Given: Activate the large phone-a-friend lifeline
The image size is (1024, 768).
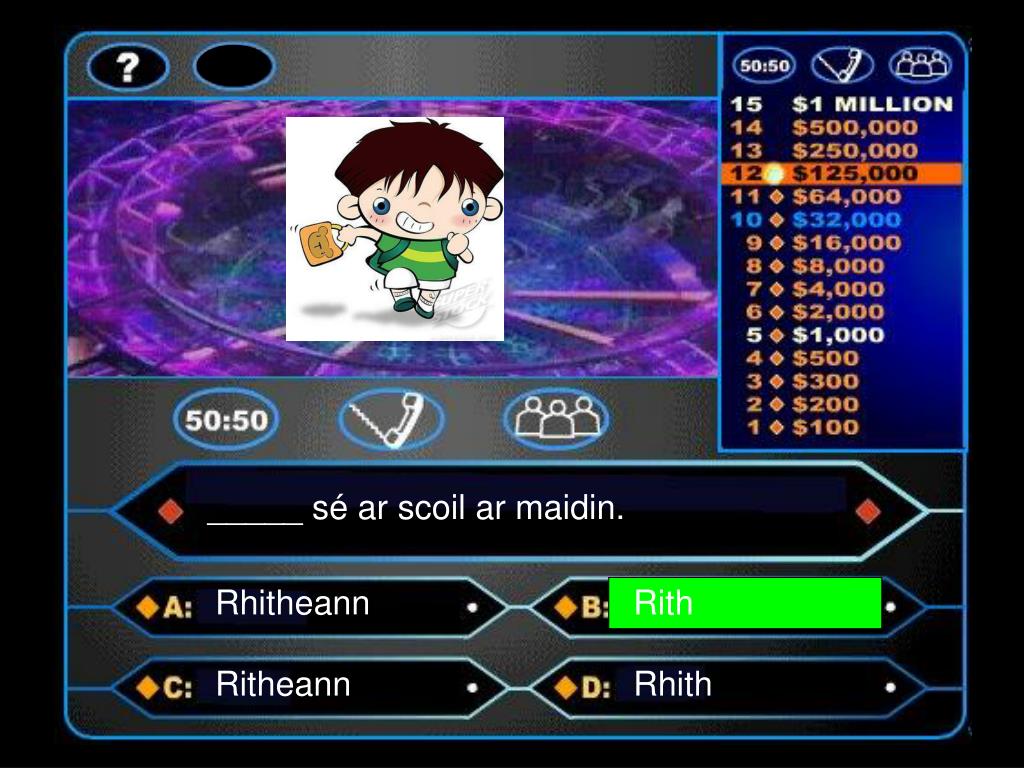Looking at the screenshot, I should click(391, 419).
